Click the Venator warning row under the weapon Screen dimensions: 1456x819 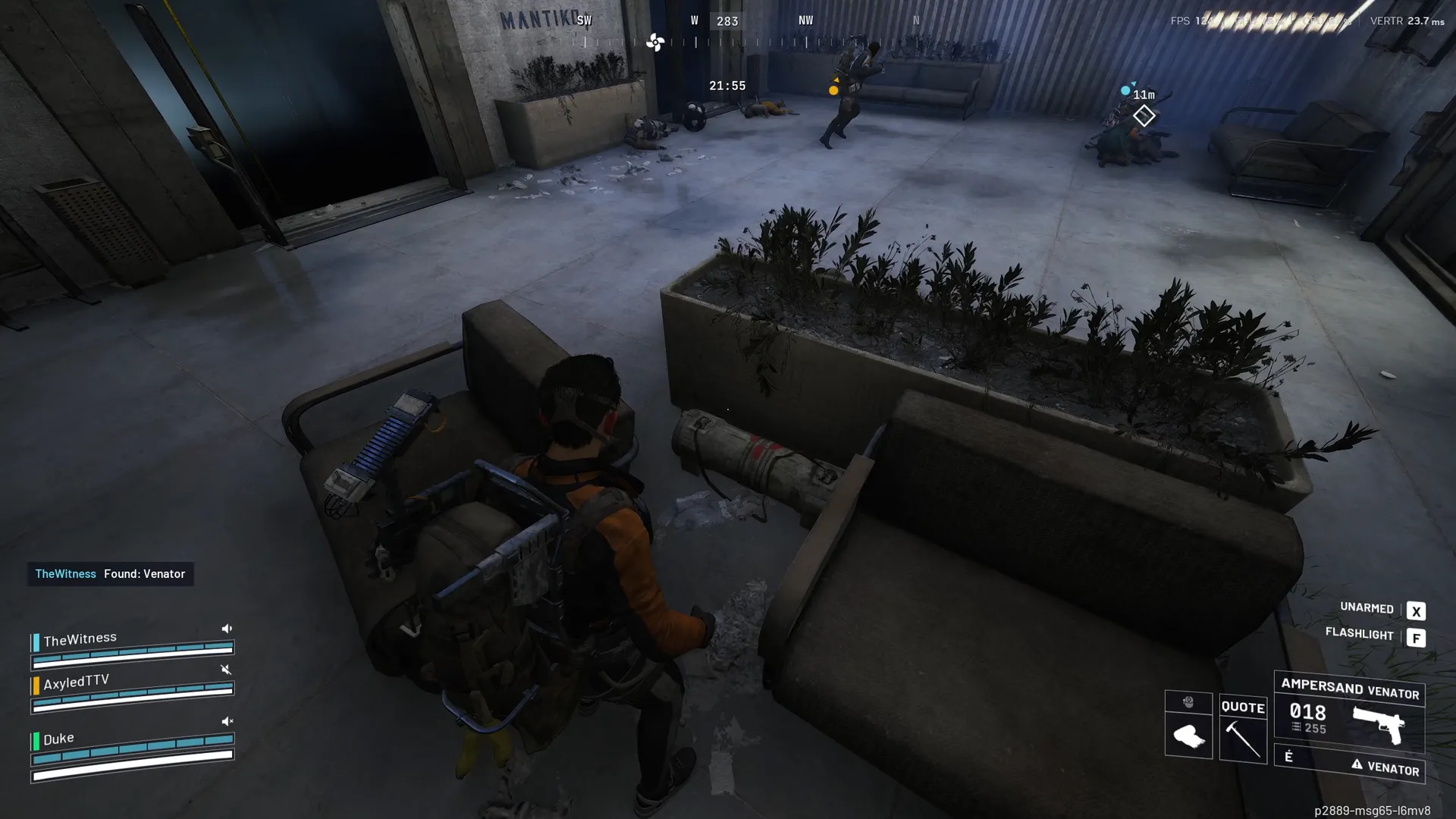[x=1349, y=764]
